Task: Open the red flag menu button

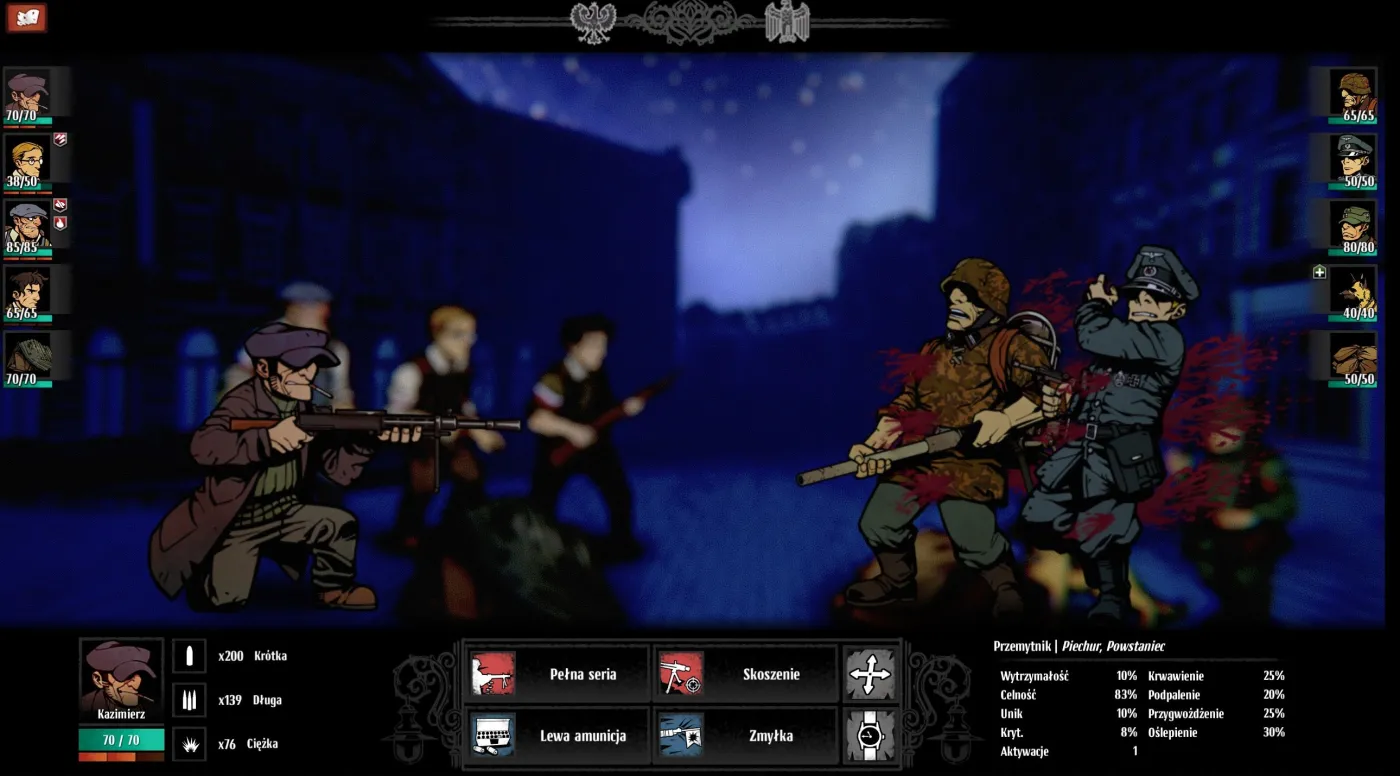Action: pyautogui.click(x=27, y=17)
